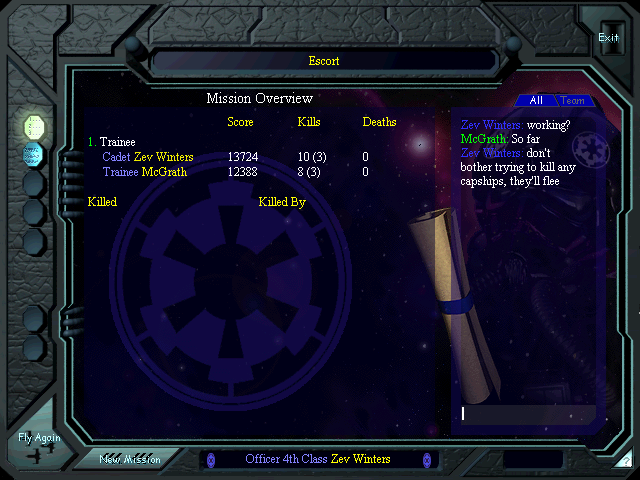This screenshot has height=480, width=640.
Task: Switch chat to the Team tab
Action: pos(573,101)
